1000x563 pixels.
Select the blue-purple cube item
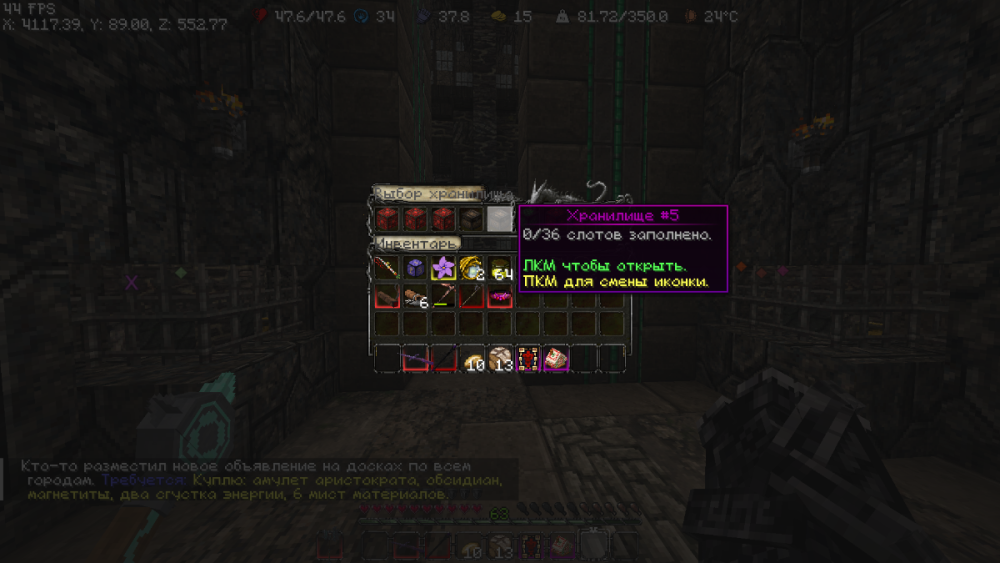pos(414,268)
